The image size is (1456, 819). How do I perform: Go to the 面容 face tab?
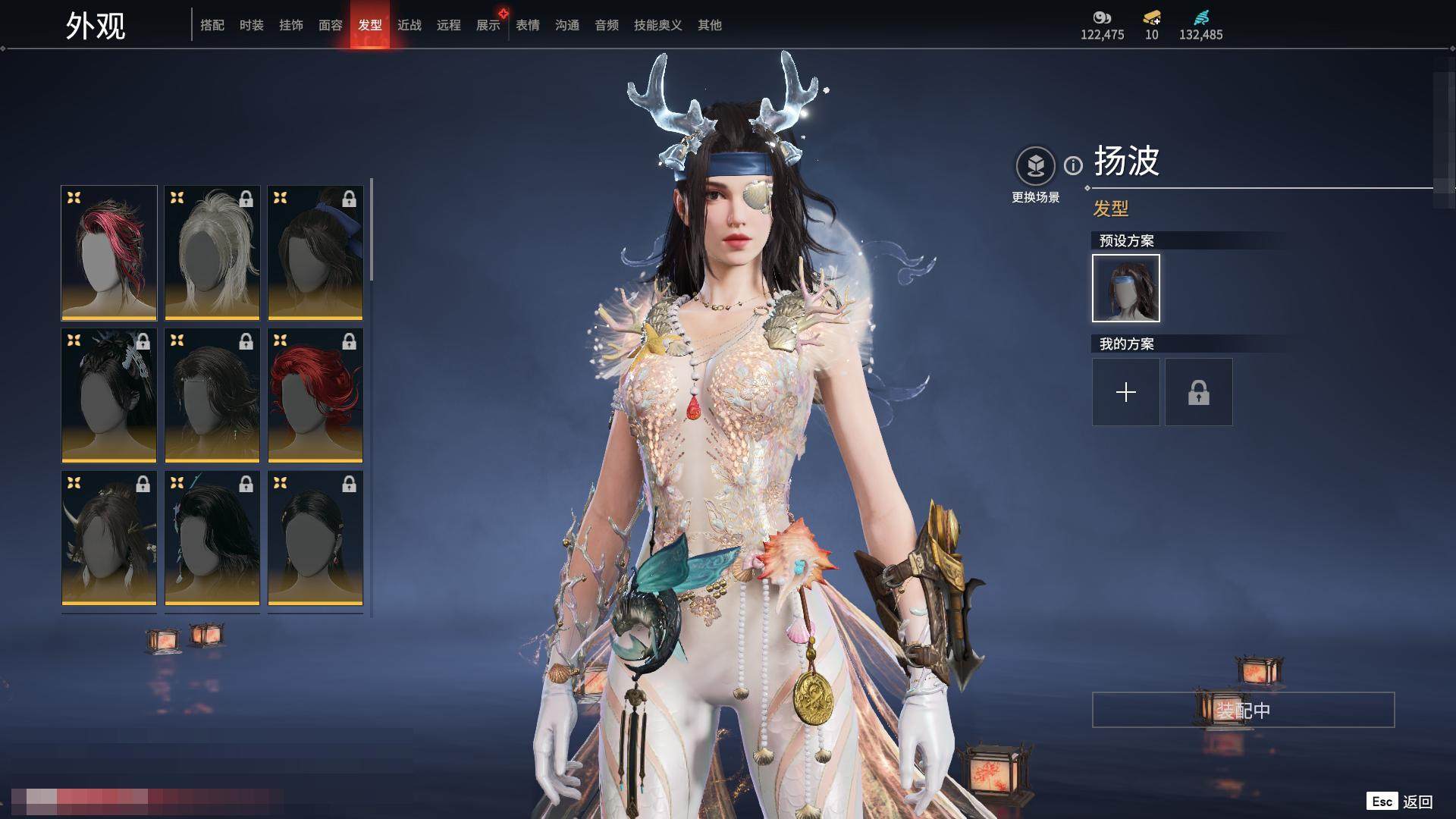(331, 26)
